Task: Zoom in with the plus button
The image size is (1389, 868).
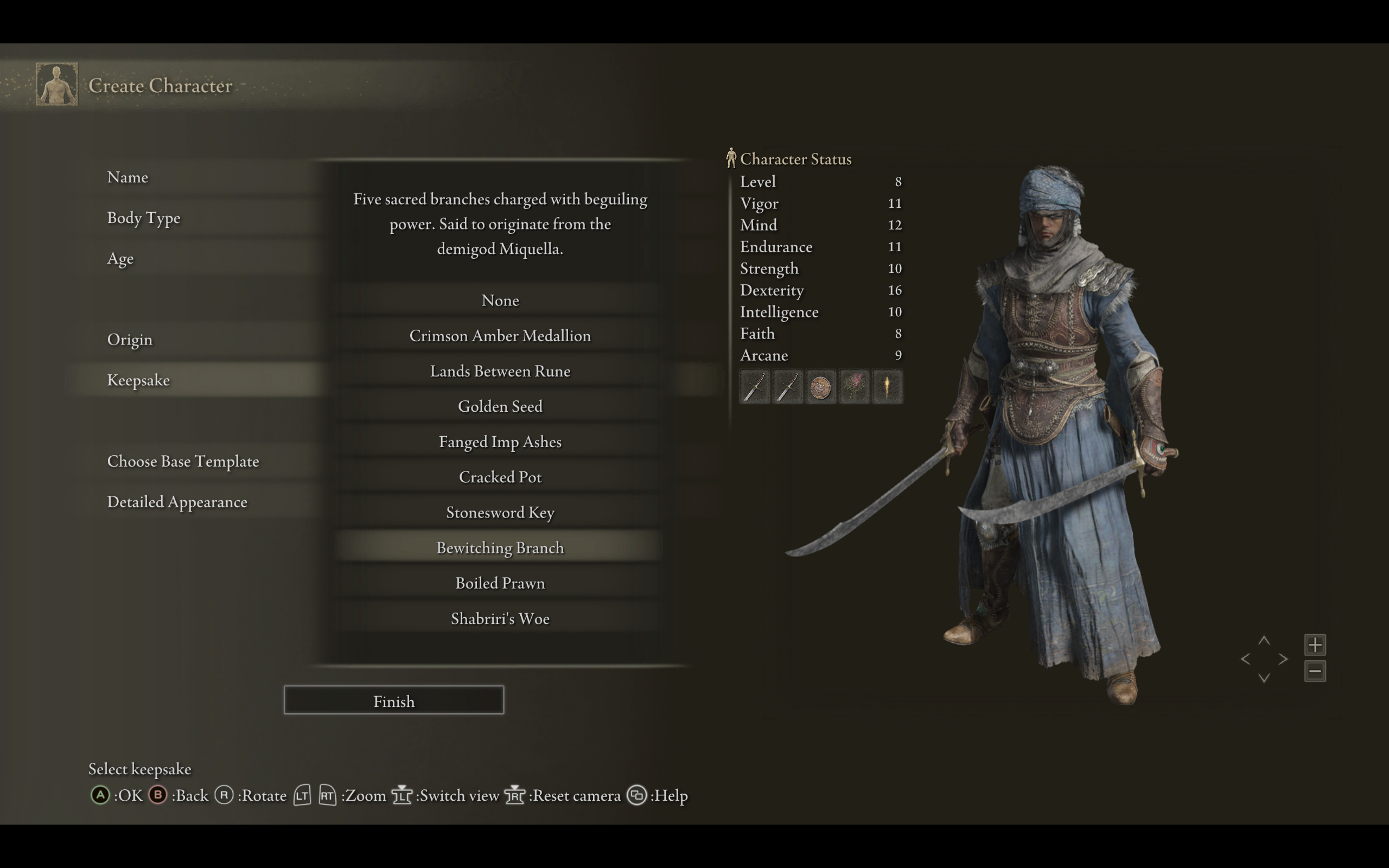Action: pos(1315,644)
